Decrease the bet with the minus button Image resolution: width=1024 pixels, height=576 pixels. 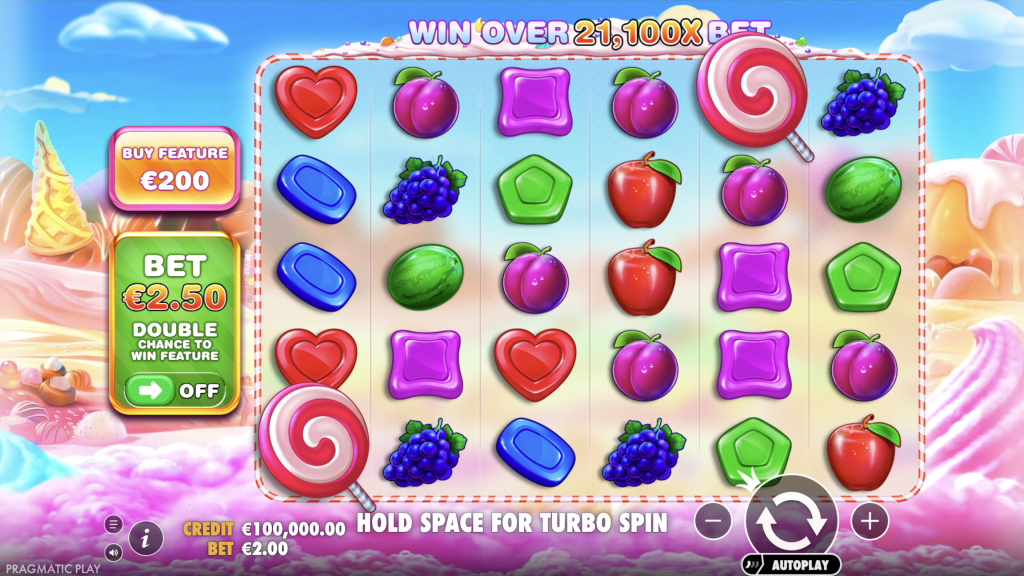pyautogui.click(x=712, y=521)
